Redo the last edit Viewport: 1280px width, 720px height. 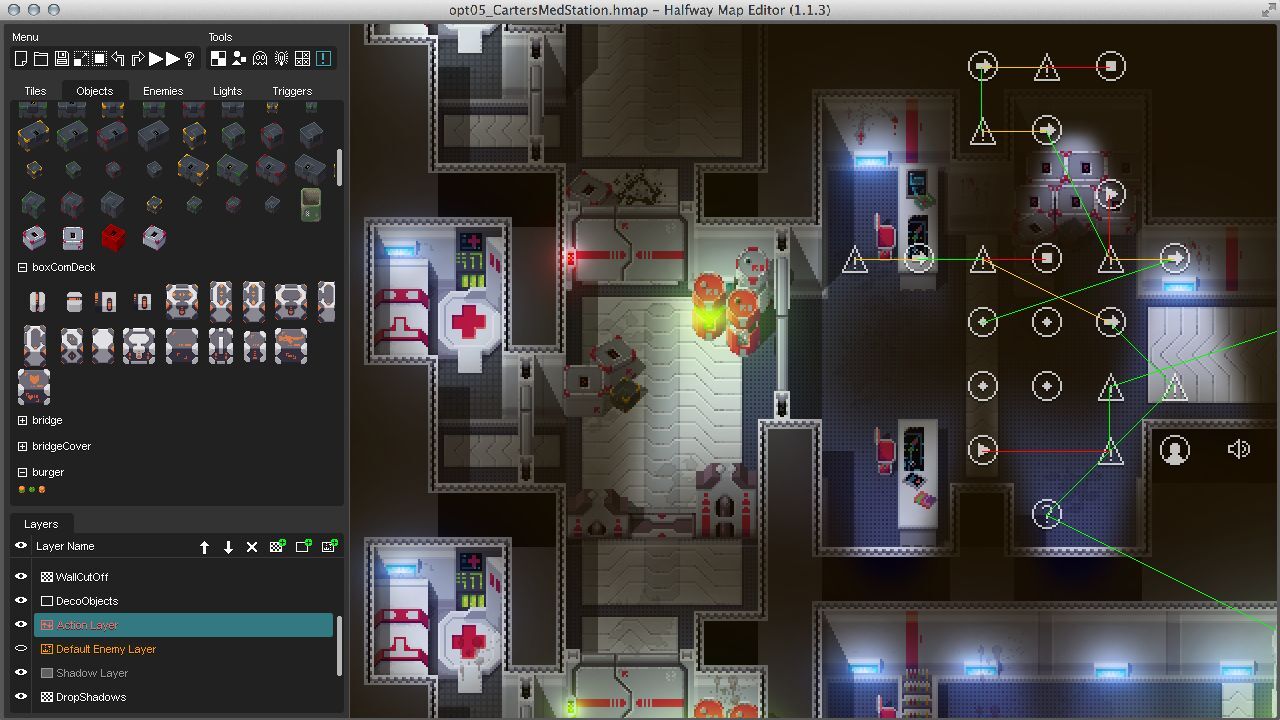(139, 58)
